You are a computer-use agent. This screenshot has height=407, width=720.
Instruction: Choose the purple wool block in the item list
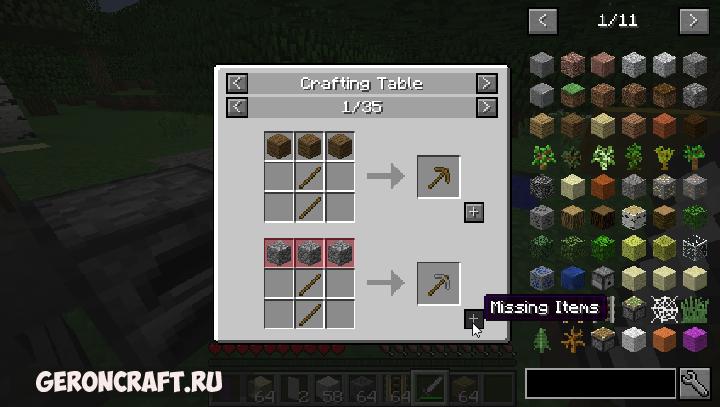695,341
